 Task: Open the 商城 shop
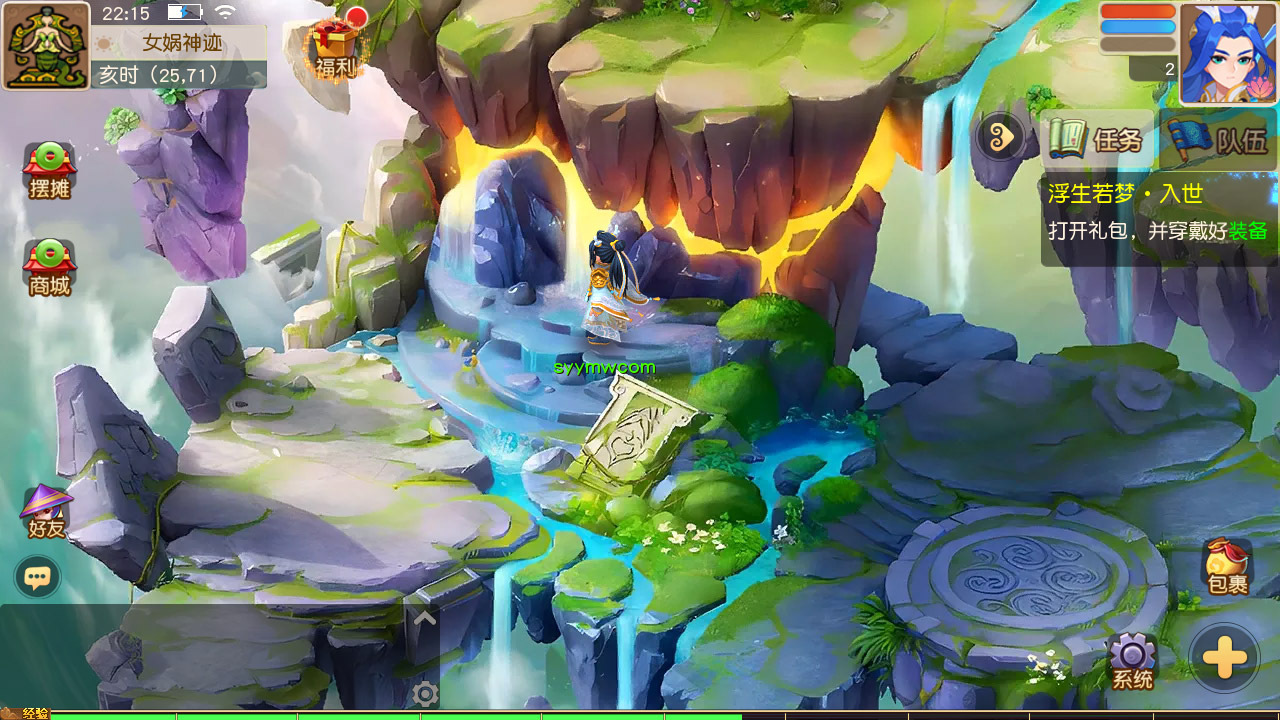[49, 267]
